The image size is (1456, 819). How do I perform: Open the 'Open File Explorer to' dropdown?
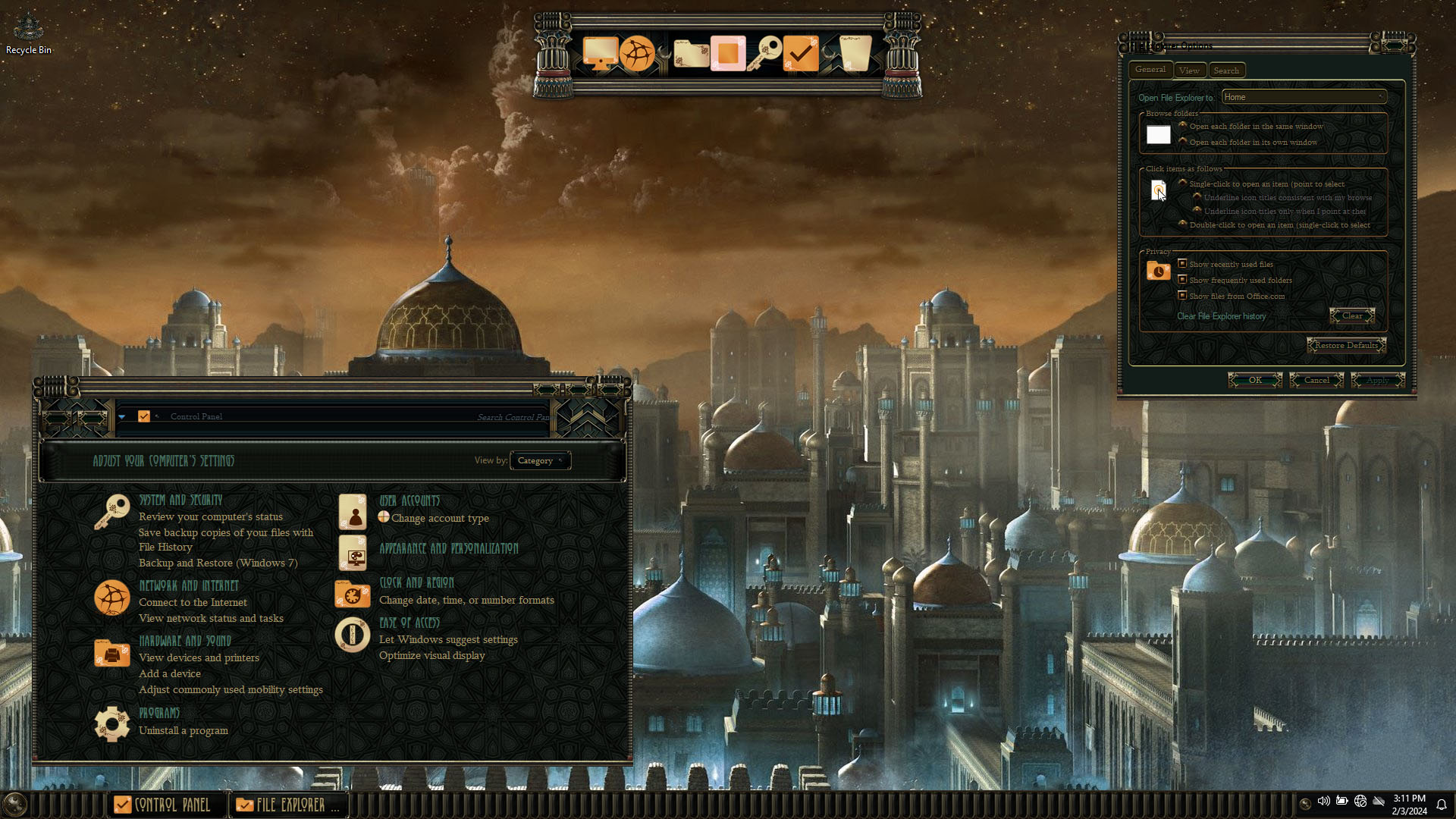(x=1304, y=97)
